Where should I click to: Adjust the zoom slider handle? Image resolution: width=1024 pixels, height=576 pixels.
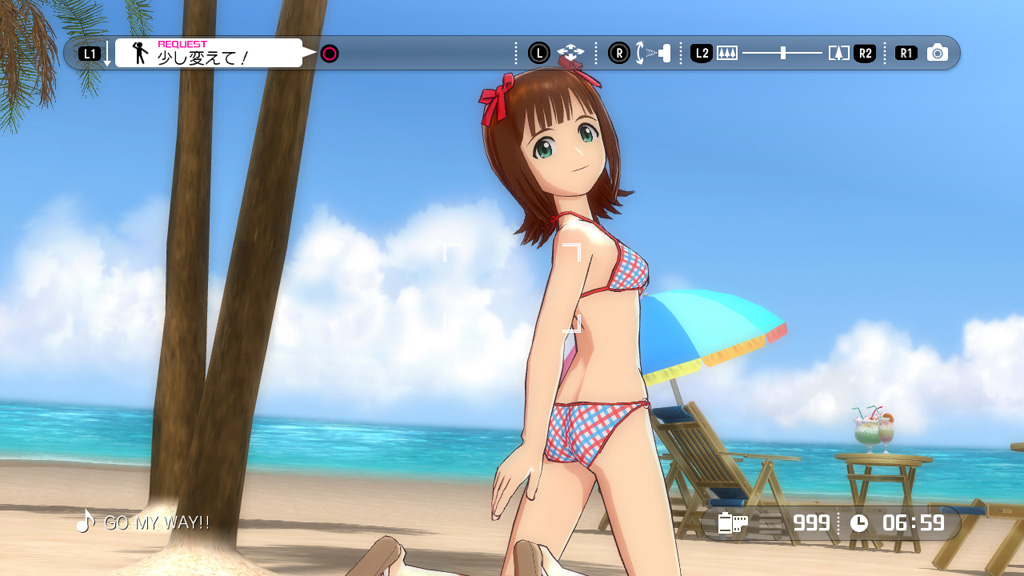(784, 53)
